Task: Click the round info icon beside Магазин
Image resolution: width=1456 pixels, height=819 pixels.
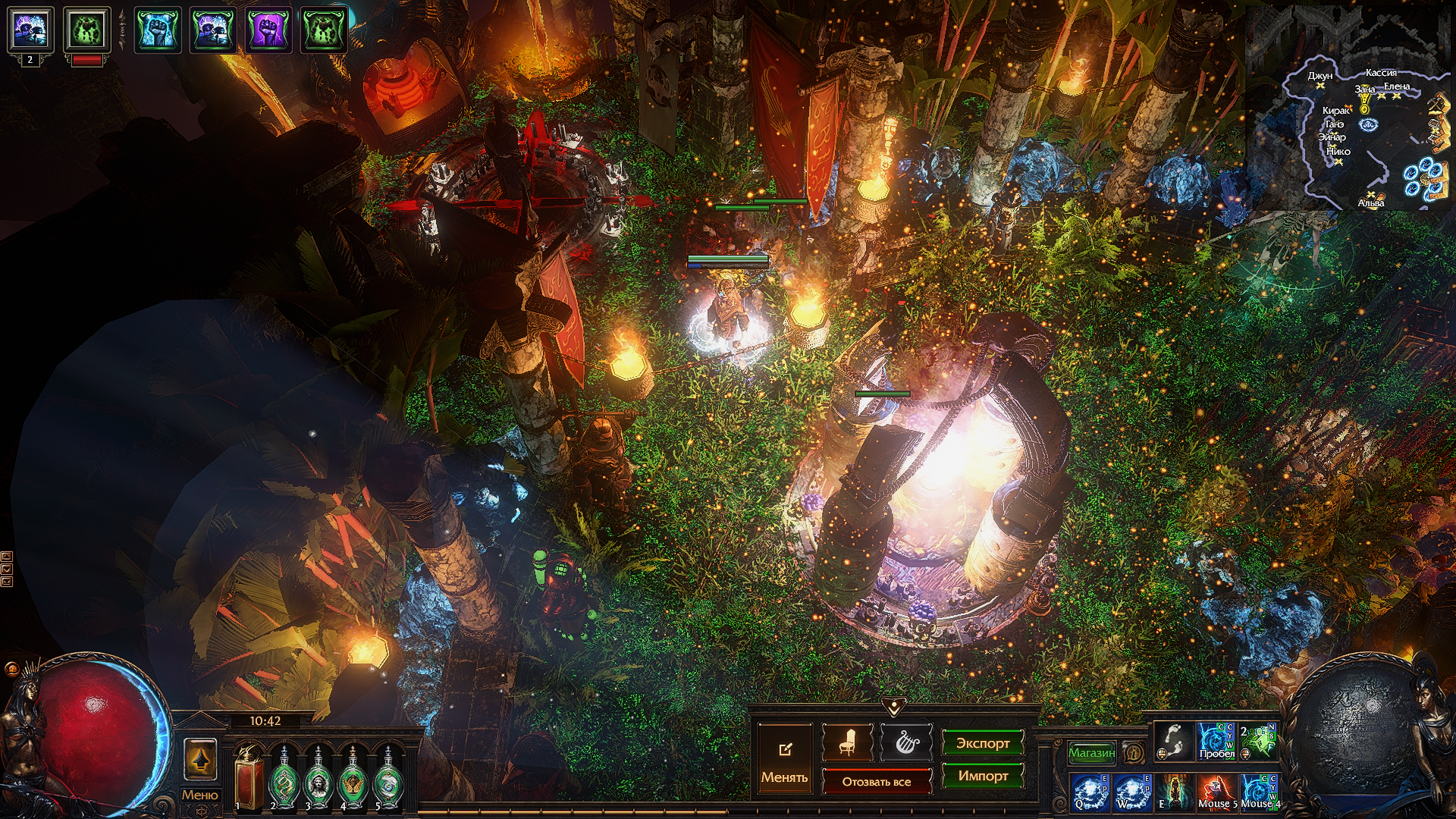Action: [x=1134, y=753]
